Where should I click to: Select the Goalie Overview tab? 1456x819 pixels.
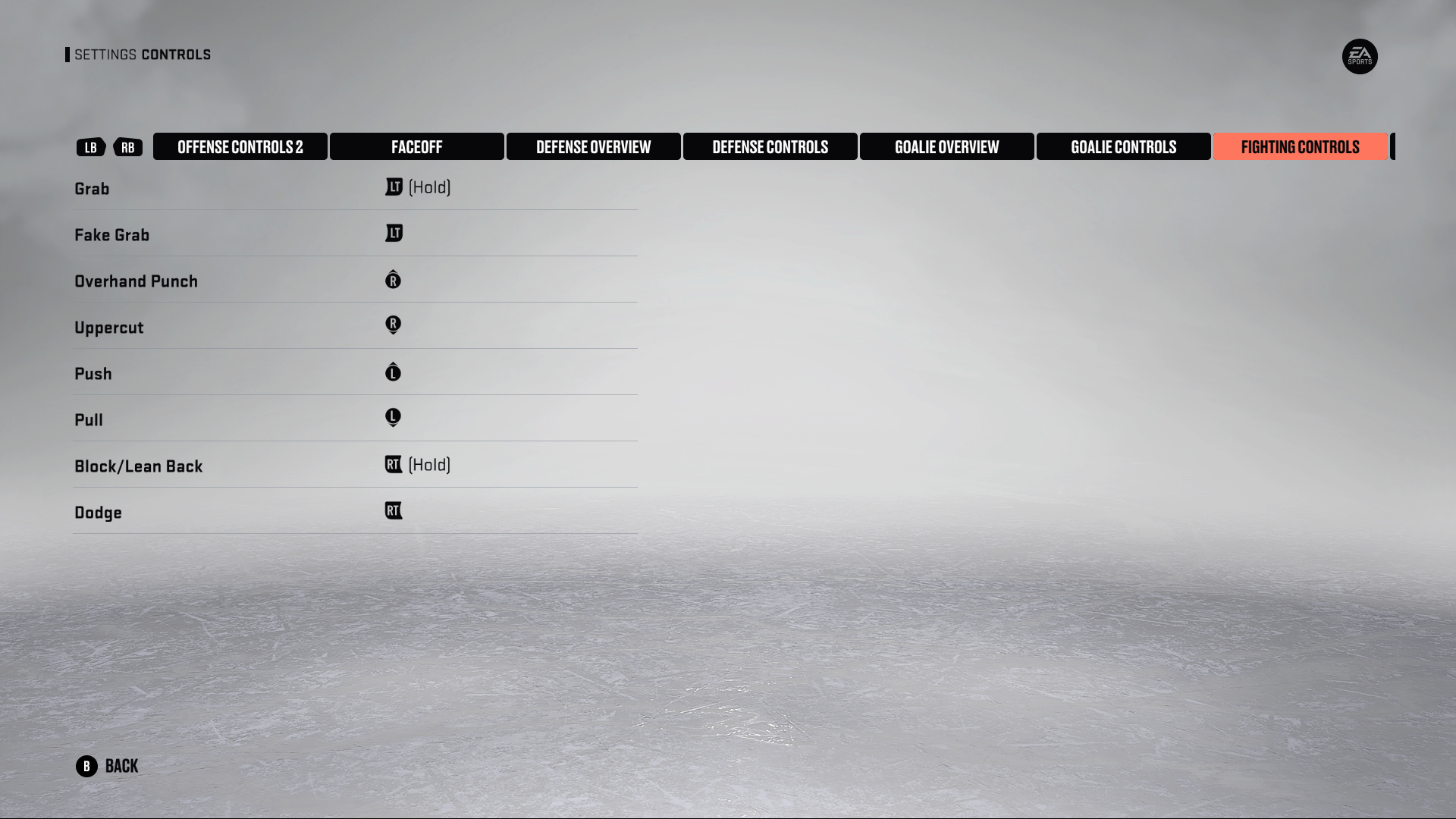coord(946,146)
